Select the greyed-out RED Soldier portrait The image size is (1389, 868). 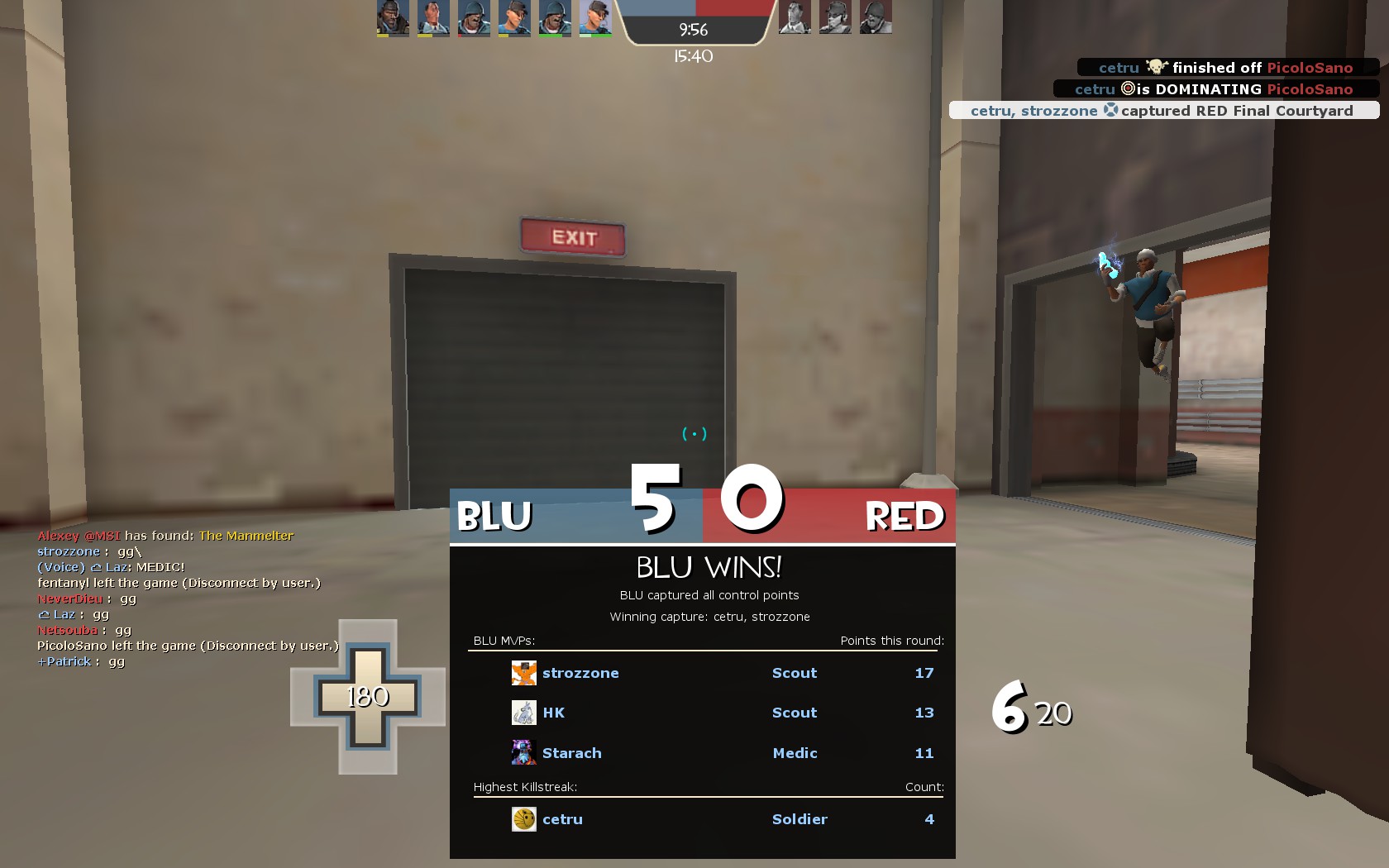point(876,17)
